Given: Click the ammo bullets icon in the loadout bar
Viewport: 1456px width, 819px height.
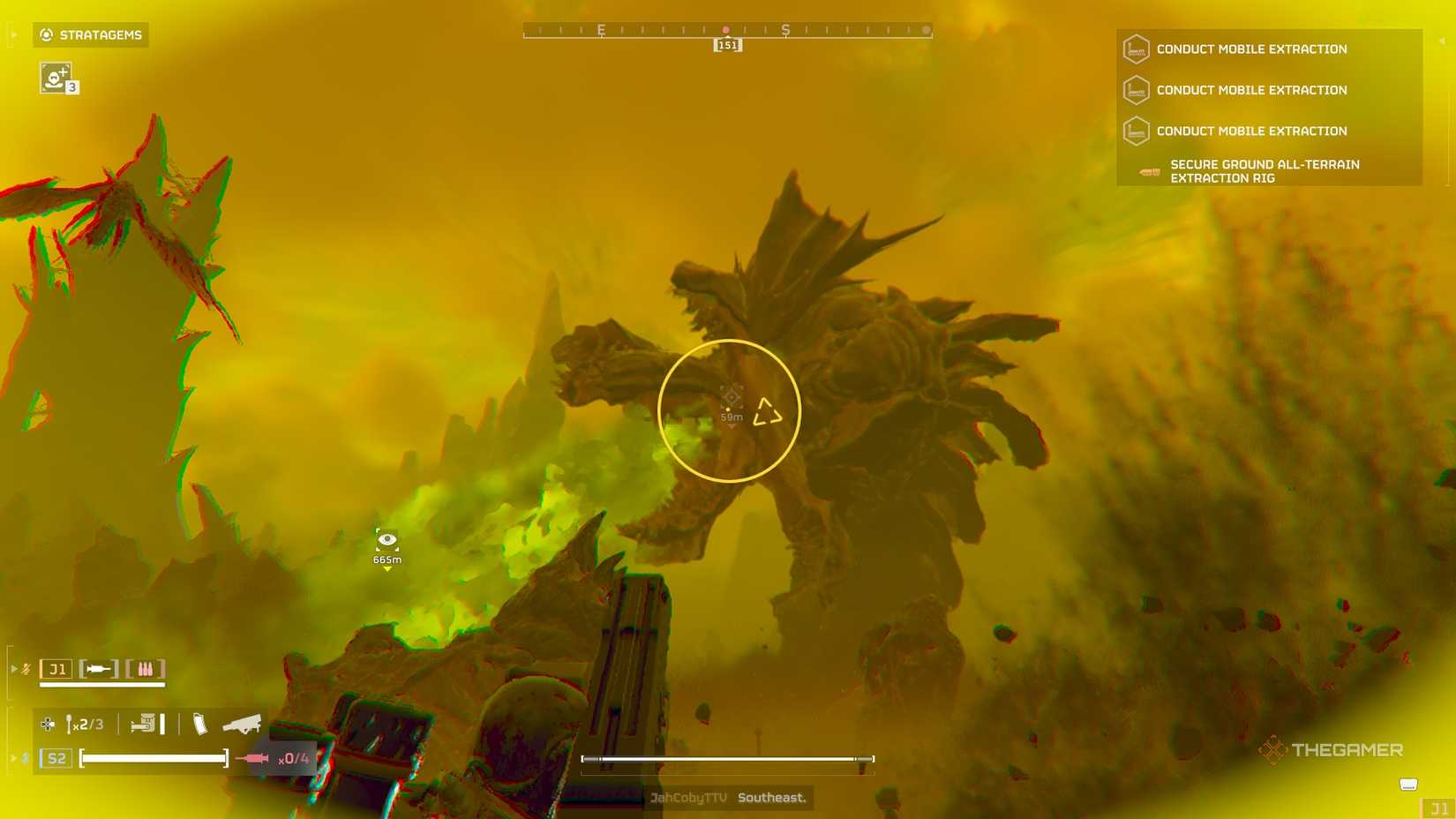Looking at the screenshot, I should coord(146,669).
